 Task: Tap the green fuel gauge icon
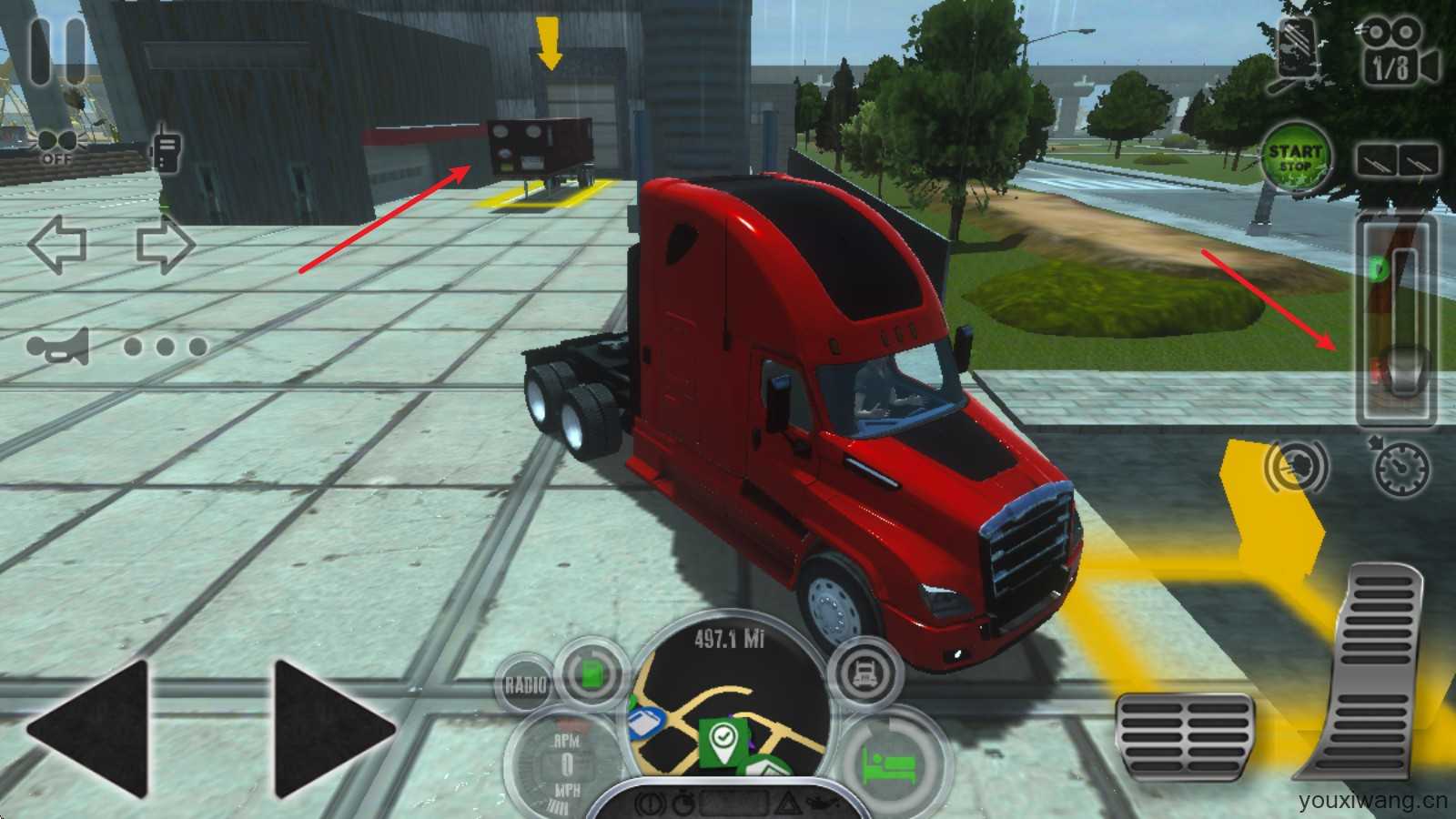(x=590, y=674)
